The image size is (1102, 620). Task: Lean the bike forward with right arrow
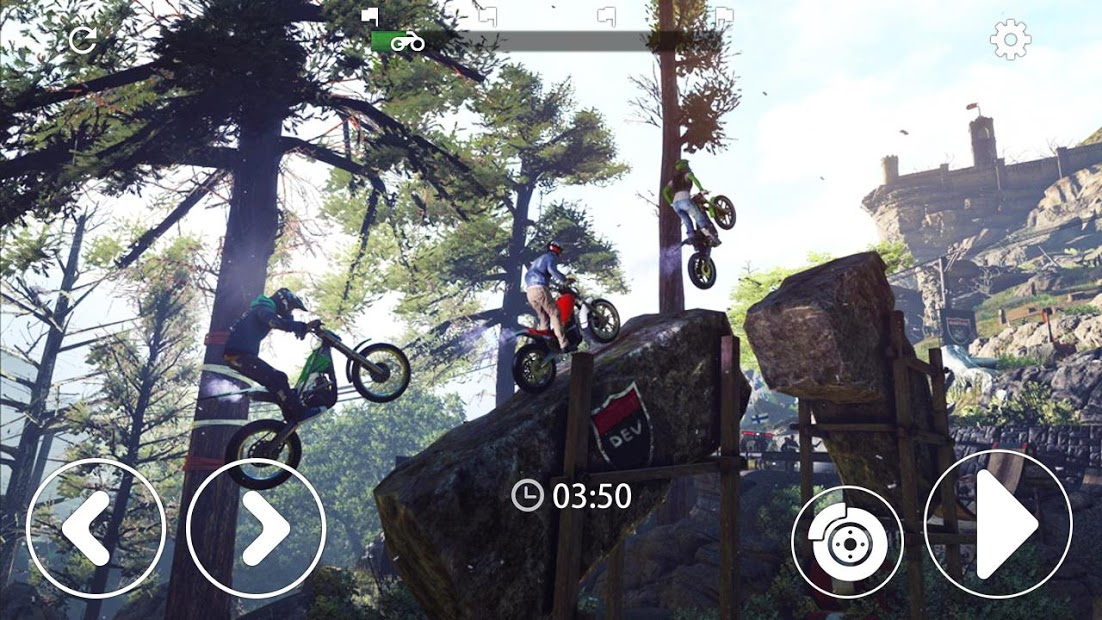point(256,528)
